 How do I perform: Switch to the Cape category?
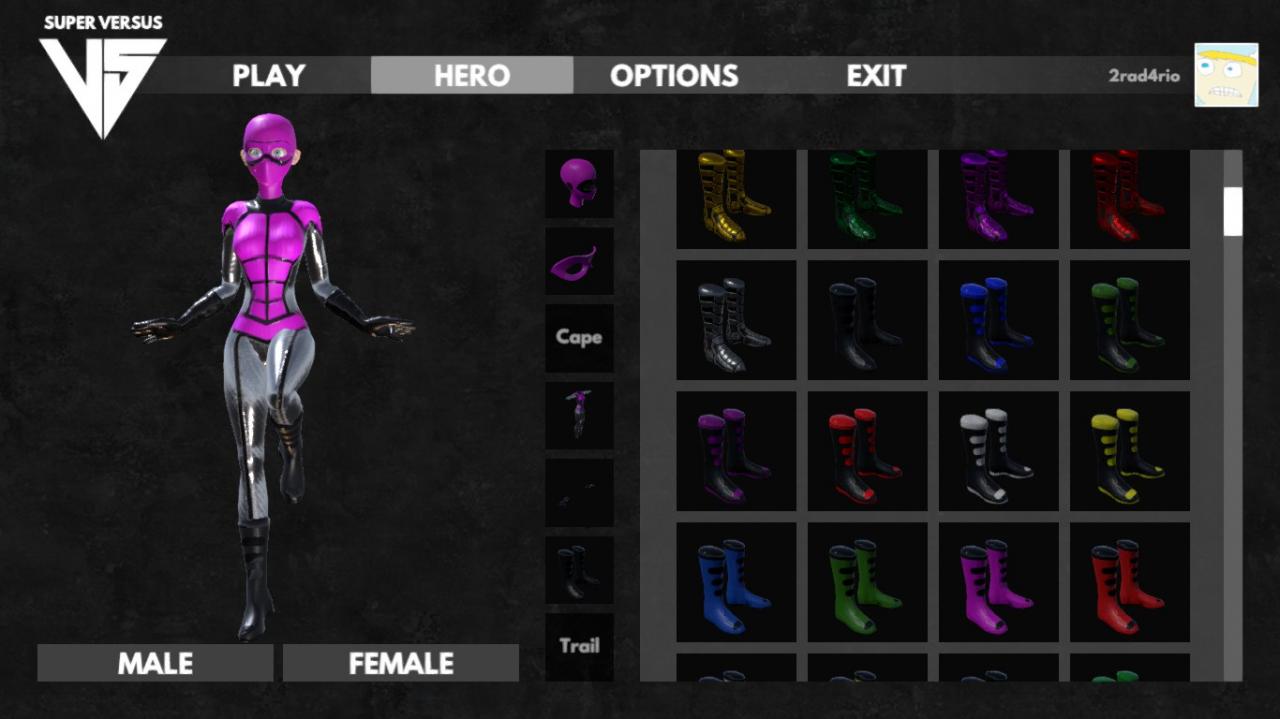tap(579, 337)
